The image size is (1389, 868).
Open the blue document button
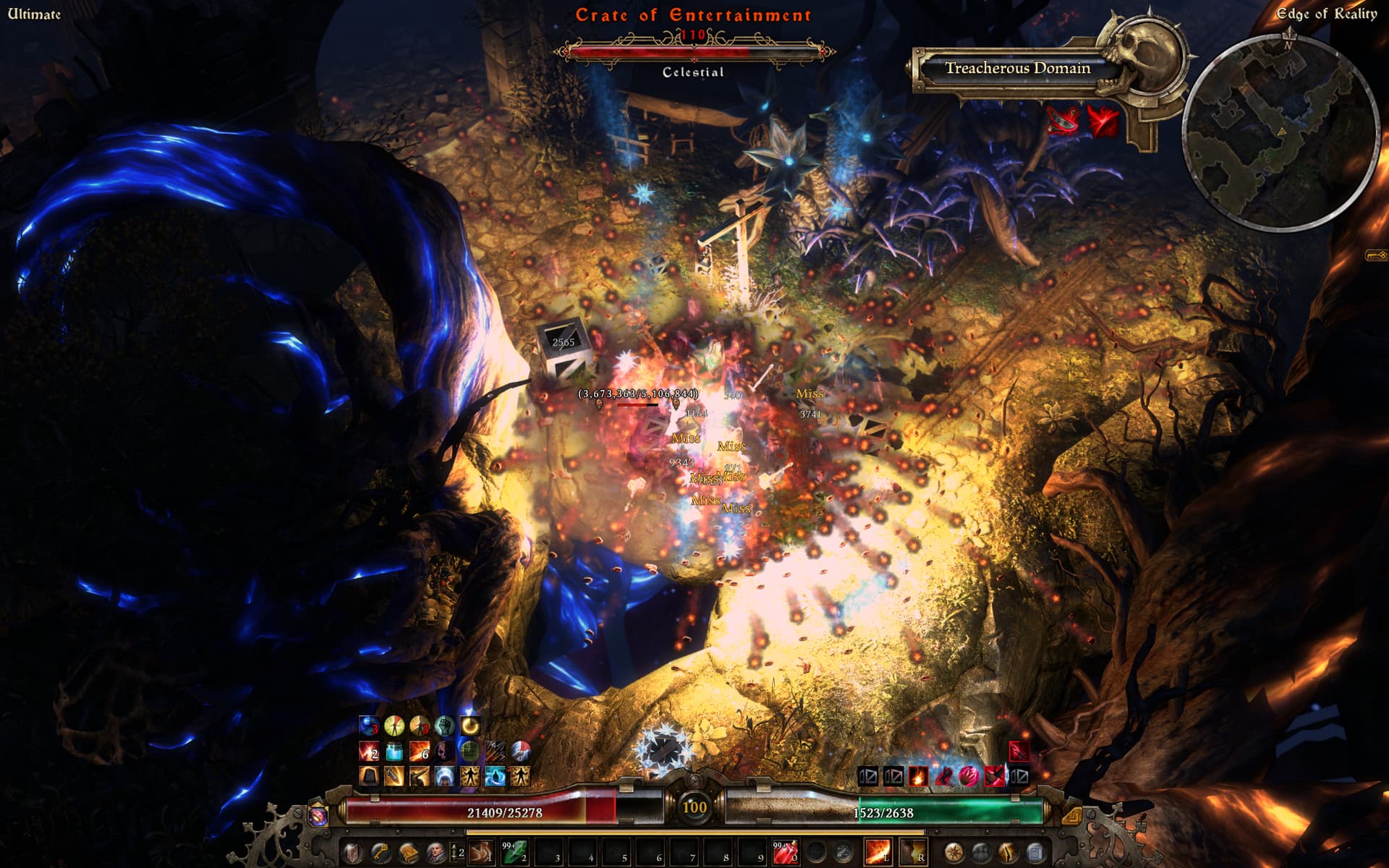tap(1035, 853)
